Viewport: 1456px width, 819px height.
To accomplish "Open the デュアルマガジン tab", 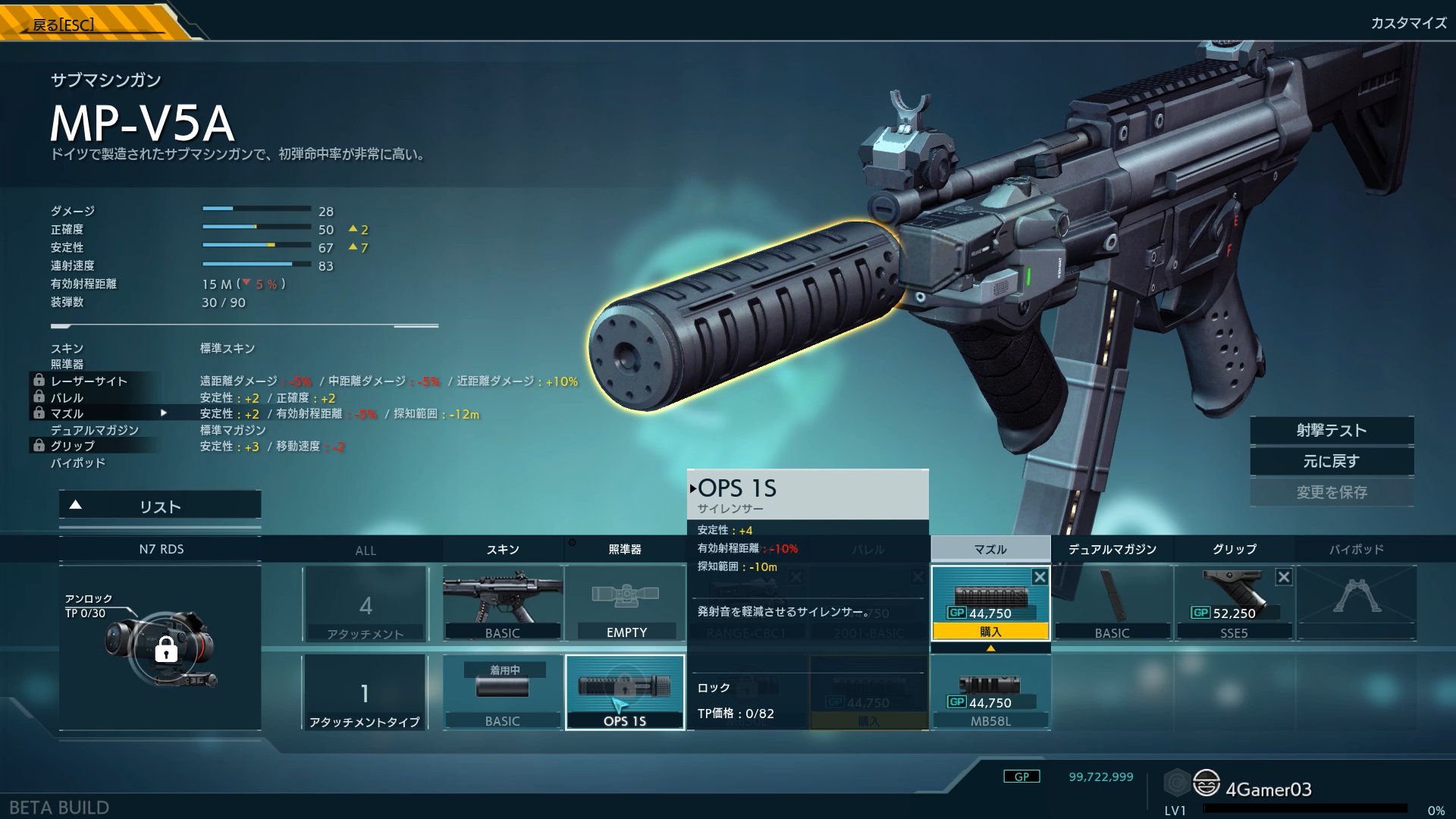I will pos(1112,550).
